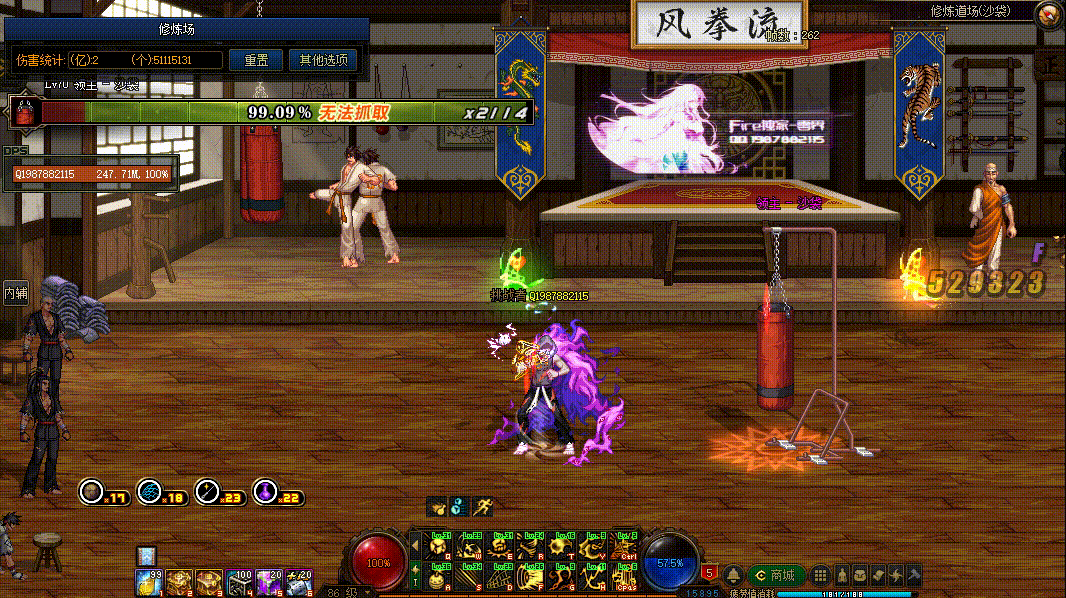The width and height of the screenshot is (1066, 598).
Task: Click the 重置 reset button
Action: point(256,60)
